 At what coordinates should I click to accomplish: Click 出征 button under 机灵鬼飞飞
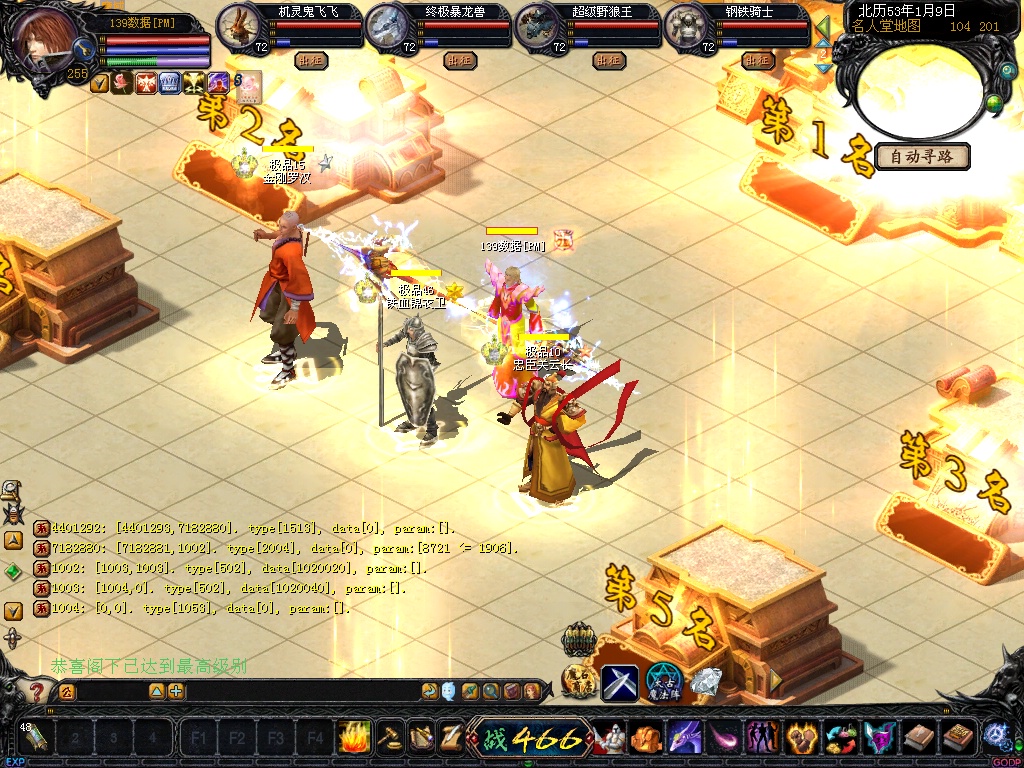point(311,61)
